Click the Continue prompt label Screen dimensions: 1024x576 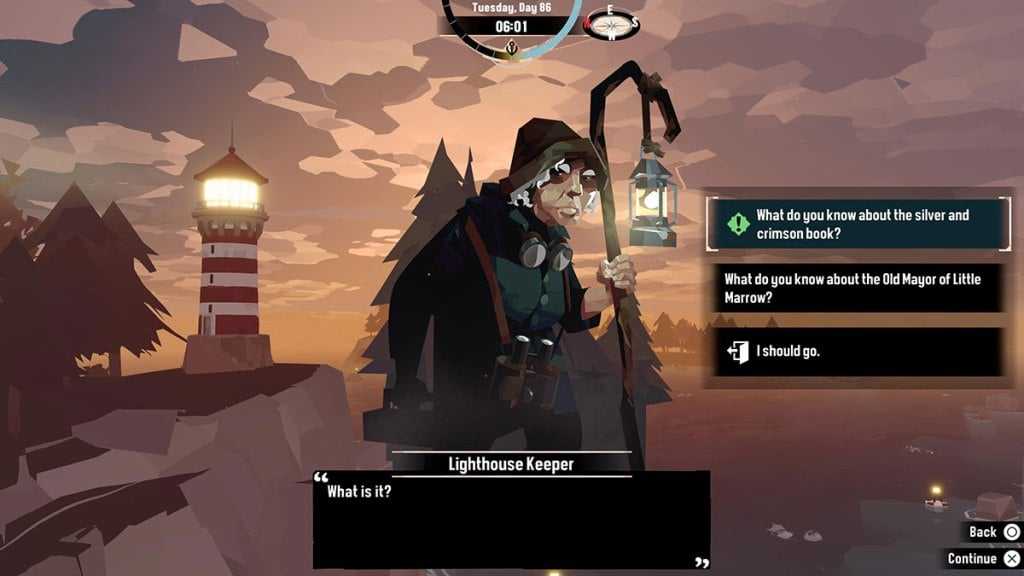[973, 559]
